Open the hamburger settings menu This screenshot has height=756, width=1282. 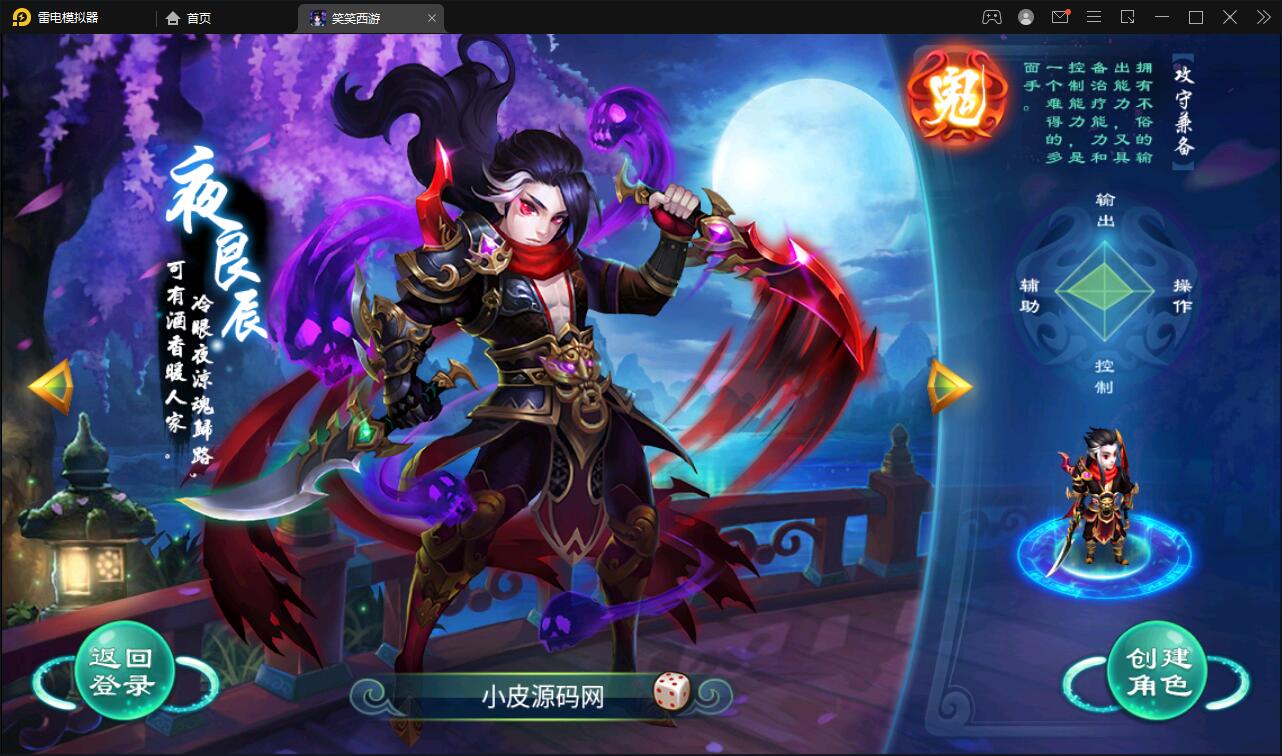click(x=1094, y=17)
